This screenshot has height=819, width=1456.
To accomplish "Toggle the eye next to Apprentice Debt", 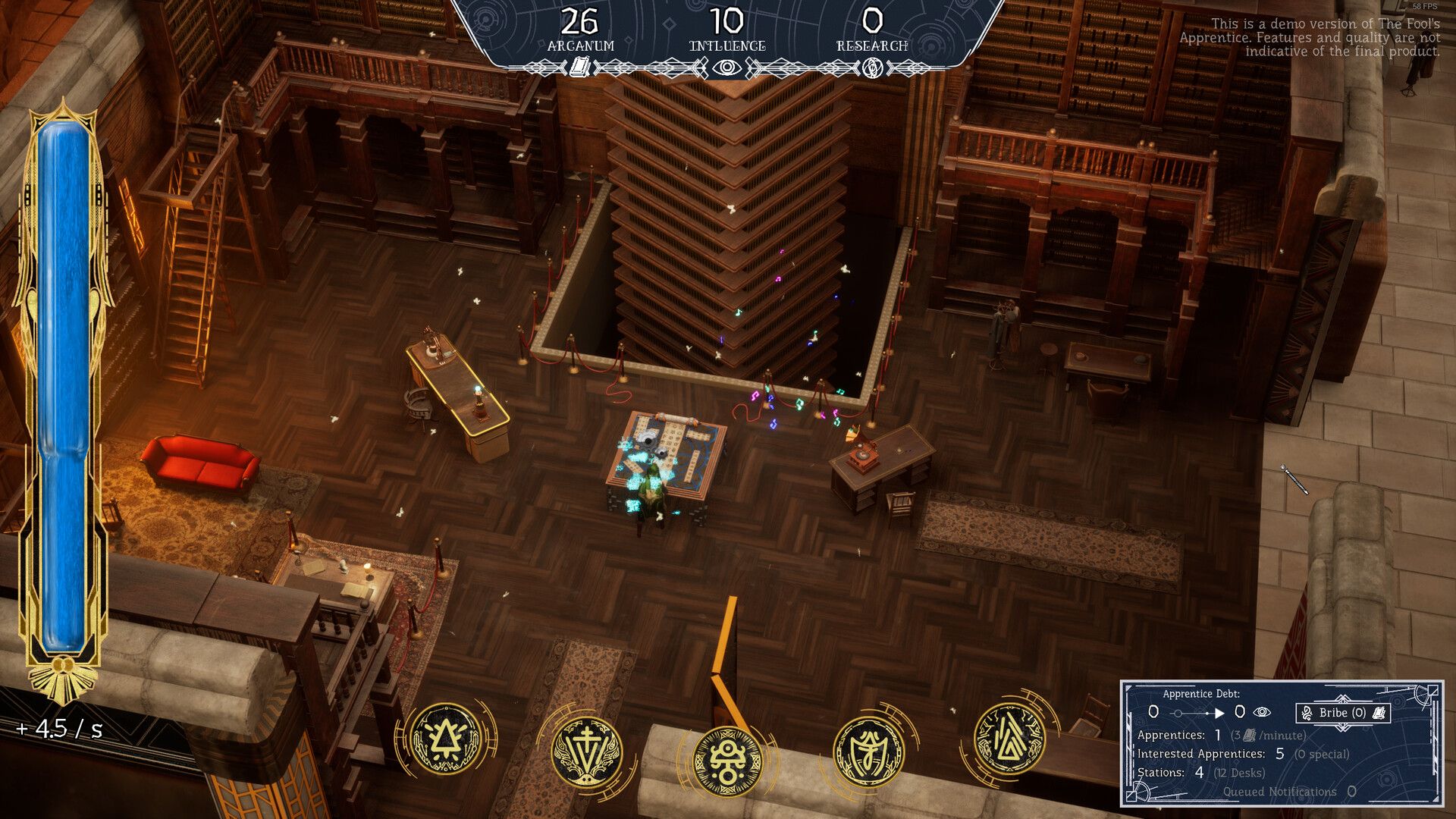I will (x=1263, y=714).
